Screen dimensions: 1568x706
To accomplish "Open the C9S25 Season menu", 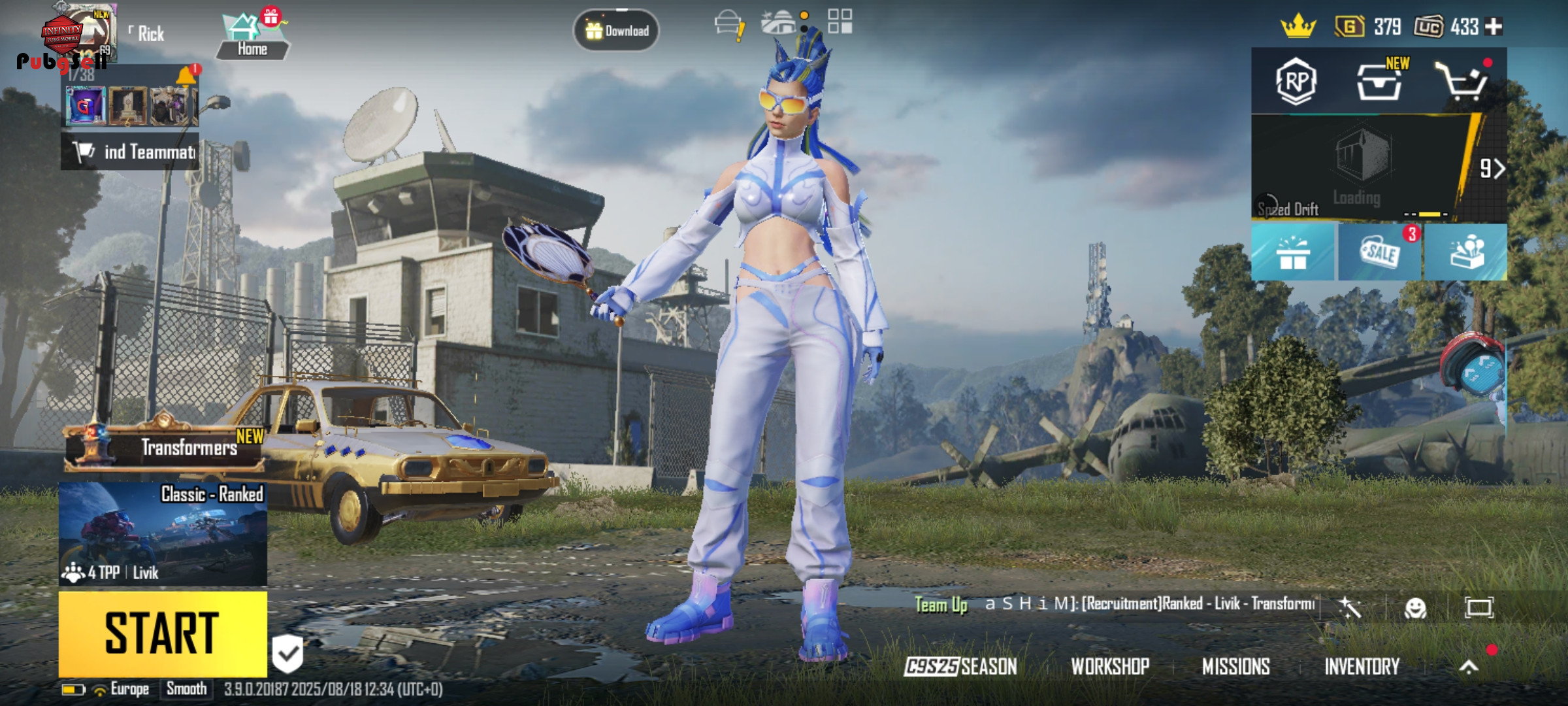I will 960,666.
